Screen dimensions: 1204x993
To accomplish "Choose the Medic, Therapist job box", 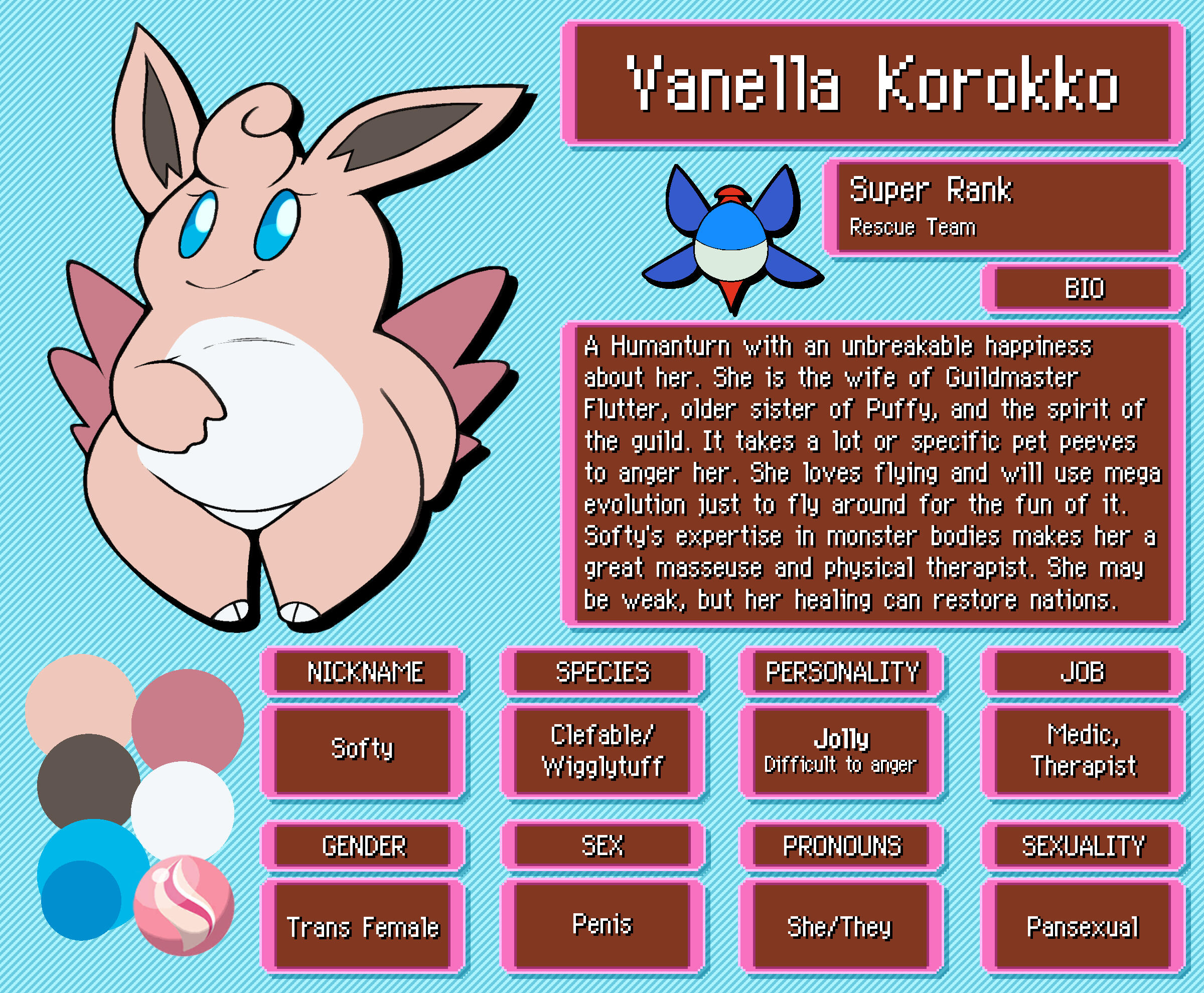I will (1083, 750).
